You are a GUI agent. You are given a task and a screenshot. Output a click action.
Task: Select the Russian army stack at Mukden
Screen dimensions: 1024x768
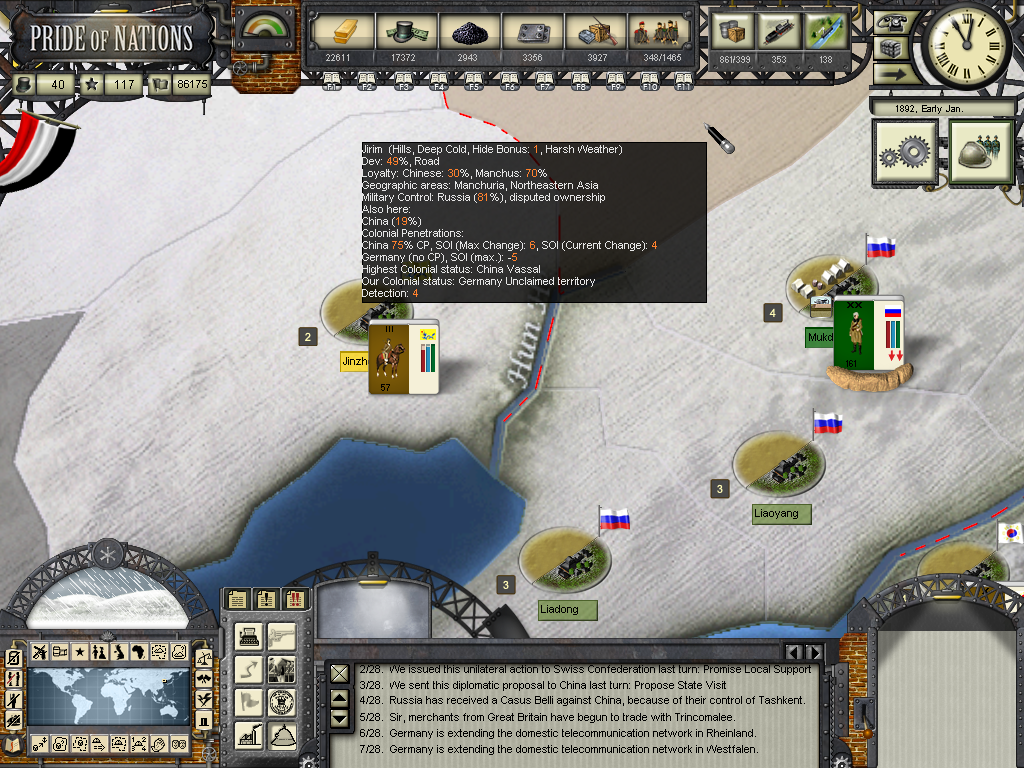867,334
